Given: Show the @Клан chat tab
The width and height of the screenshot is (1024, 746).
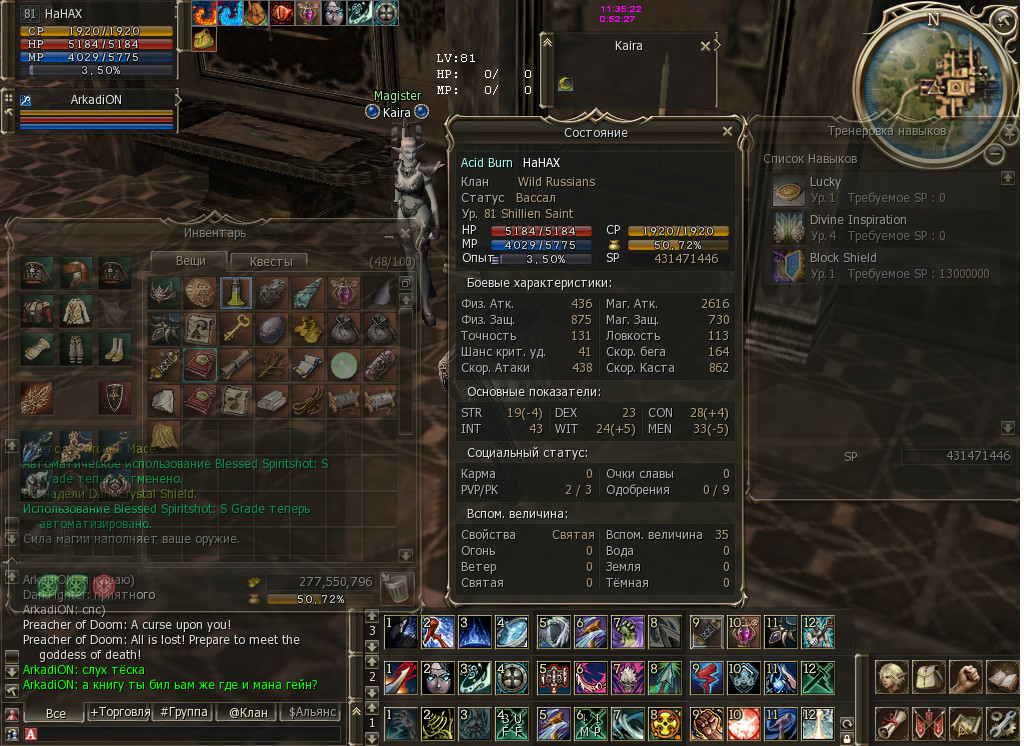Looking at the screenshot, I should (x=246, y=712).
